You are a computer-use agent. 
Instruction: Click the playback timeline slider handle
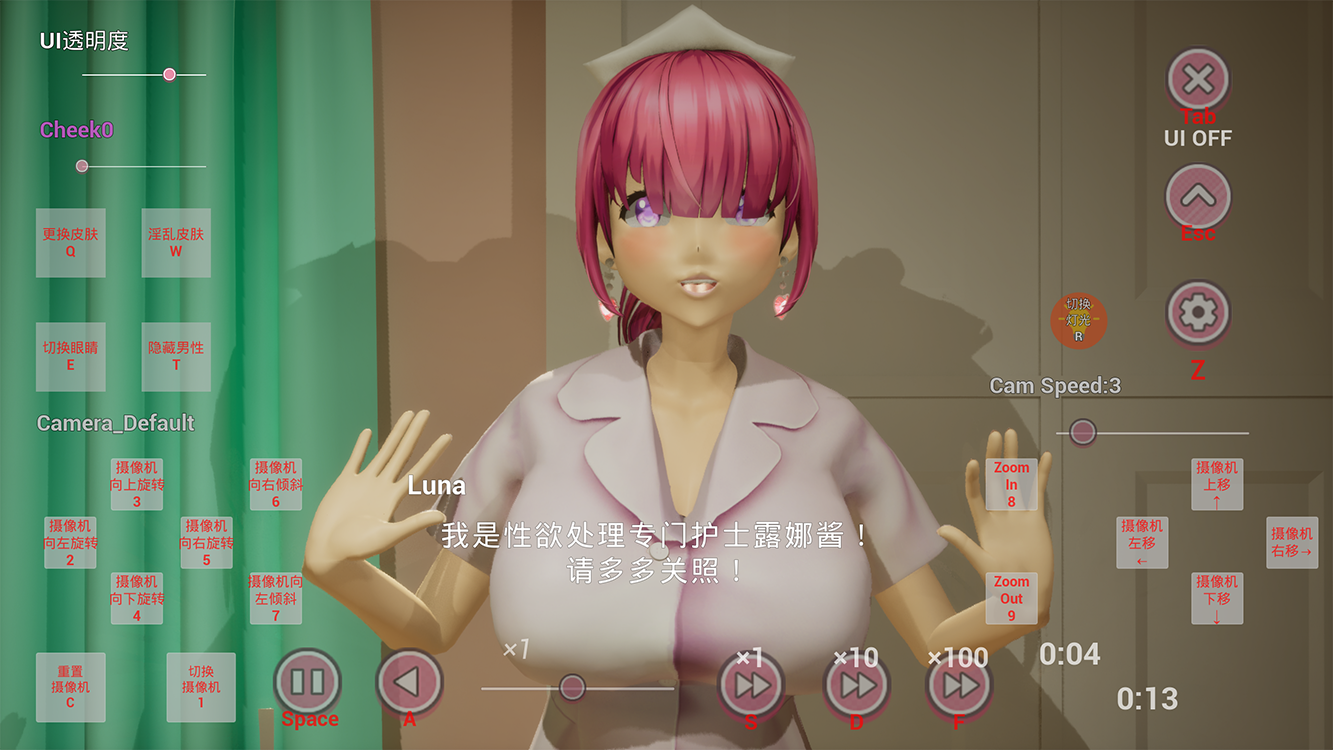570,686
